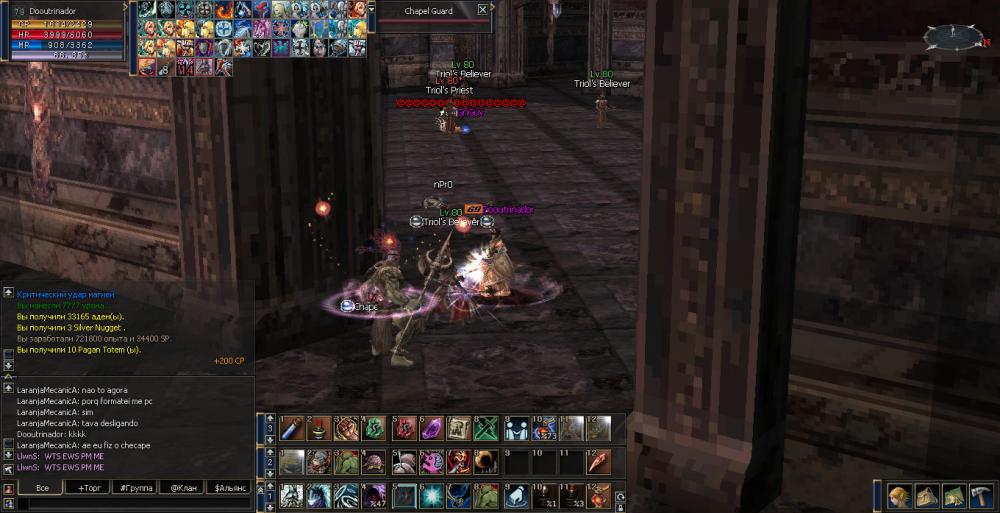Image resolution: width=1000 pixels, height=513 pixels.
Task: Select the reddish claw item slot
Action: pos(598,461)
